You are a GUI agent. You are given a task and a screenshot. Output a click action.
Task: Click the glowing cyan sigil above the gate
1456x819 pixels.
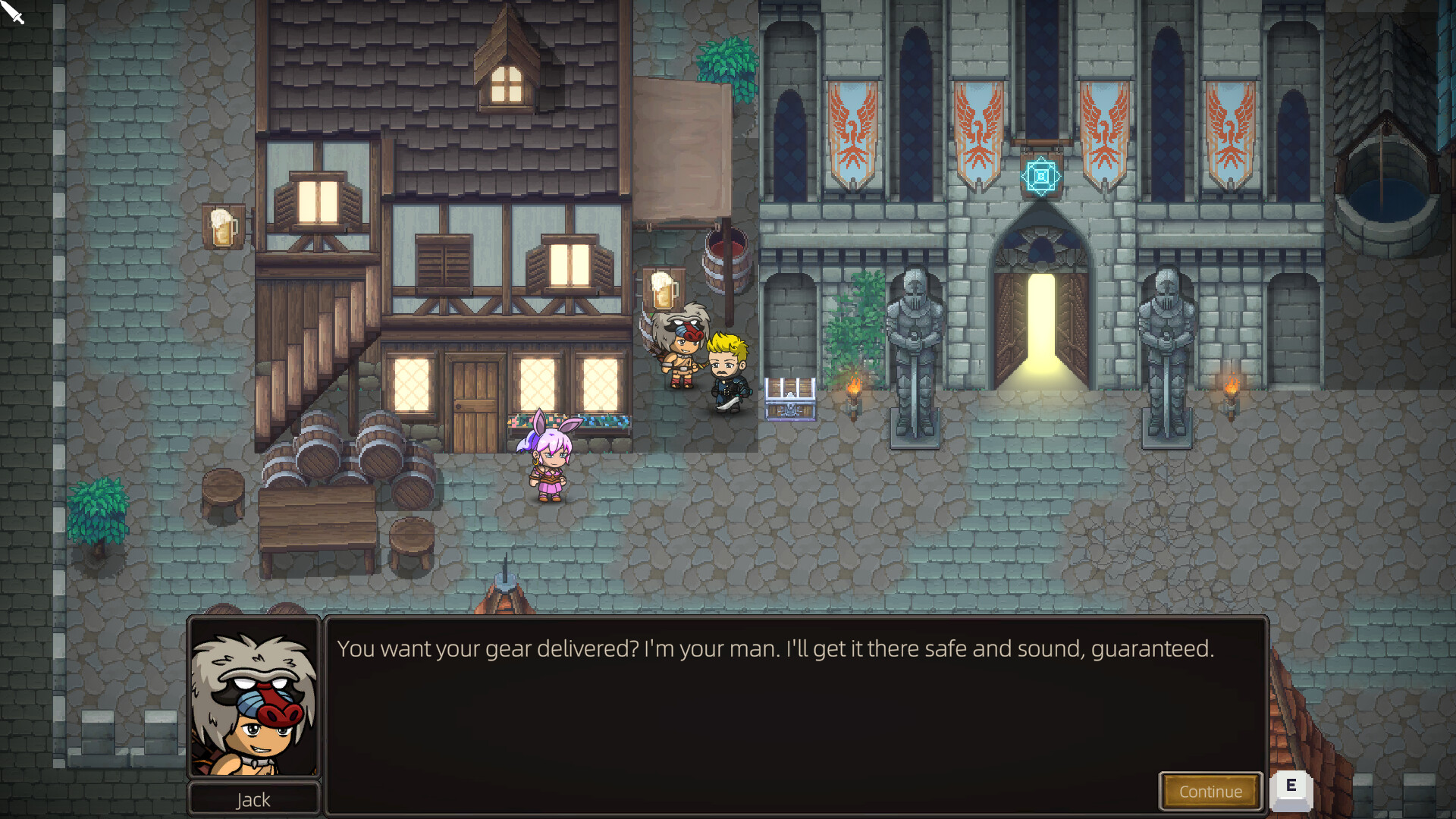tap(1040, 177)
